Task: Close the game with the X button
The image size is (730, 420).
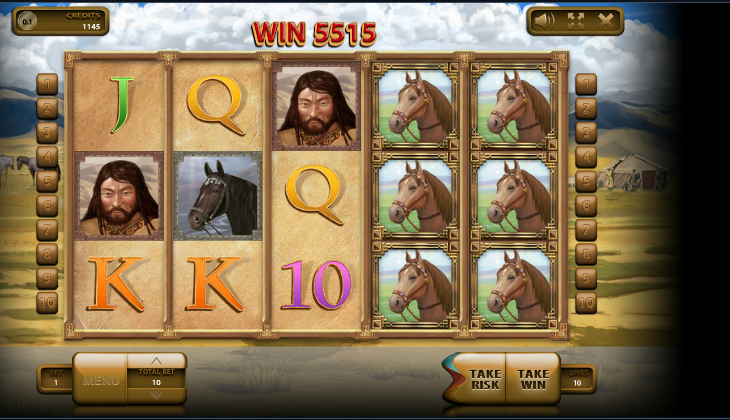Action: (605, 20)
